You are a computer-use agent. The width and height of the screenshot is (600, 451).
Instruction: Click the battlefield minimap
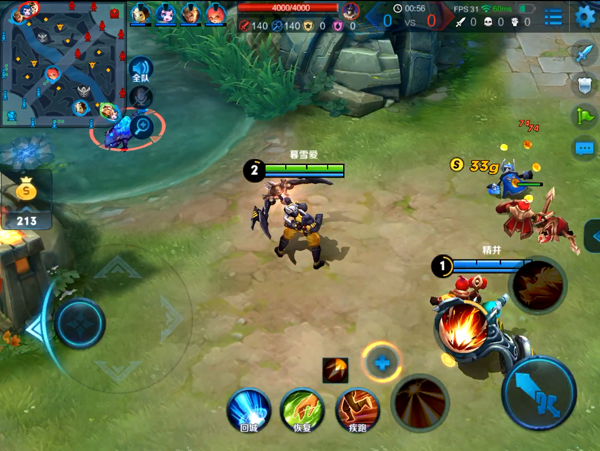pyautogui.click(x=60, y=64)
